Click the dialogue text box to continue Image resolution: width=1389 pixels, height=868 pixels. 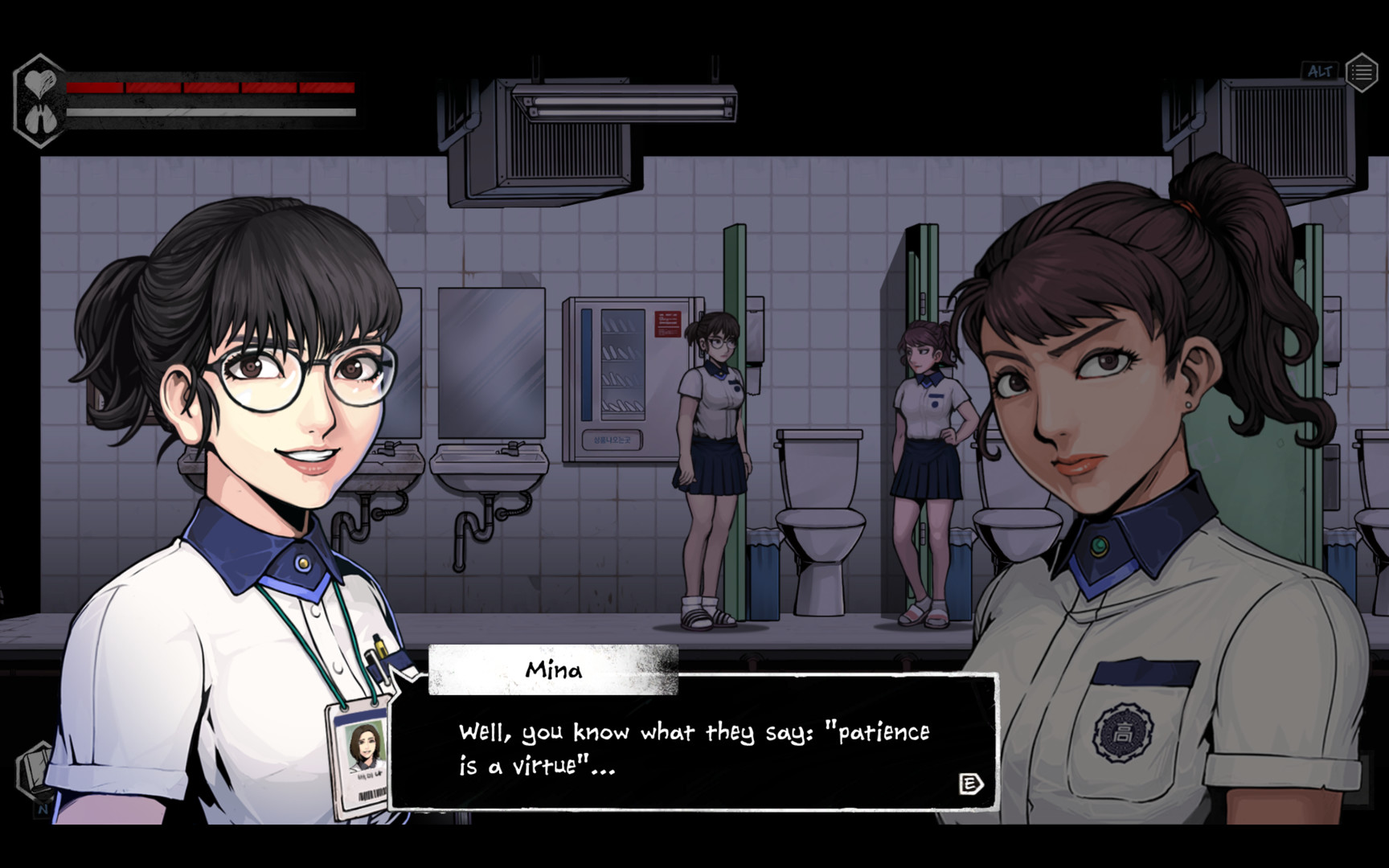click(691, 747)
